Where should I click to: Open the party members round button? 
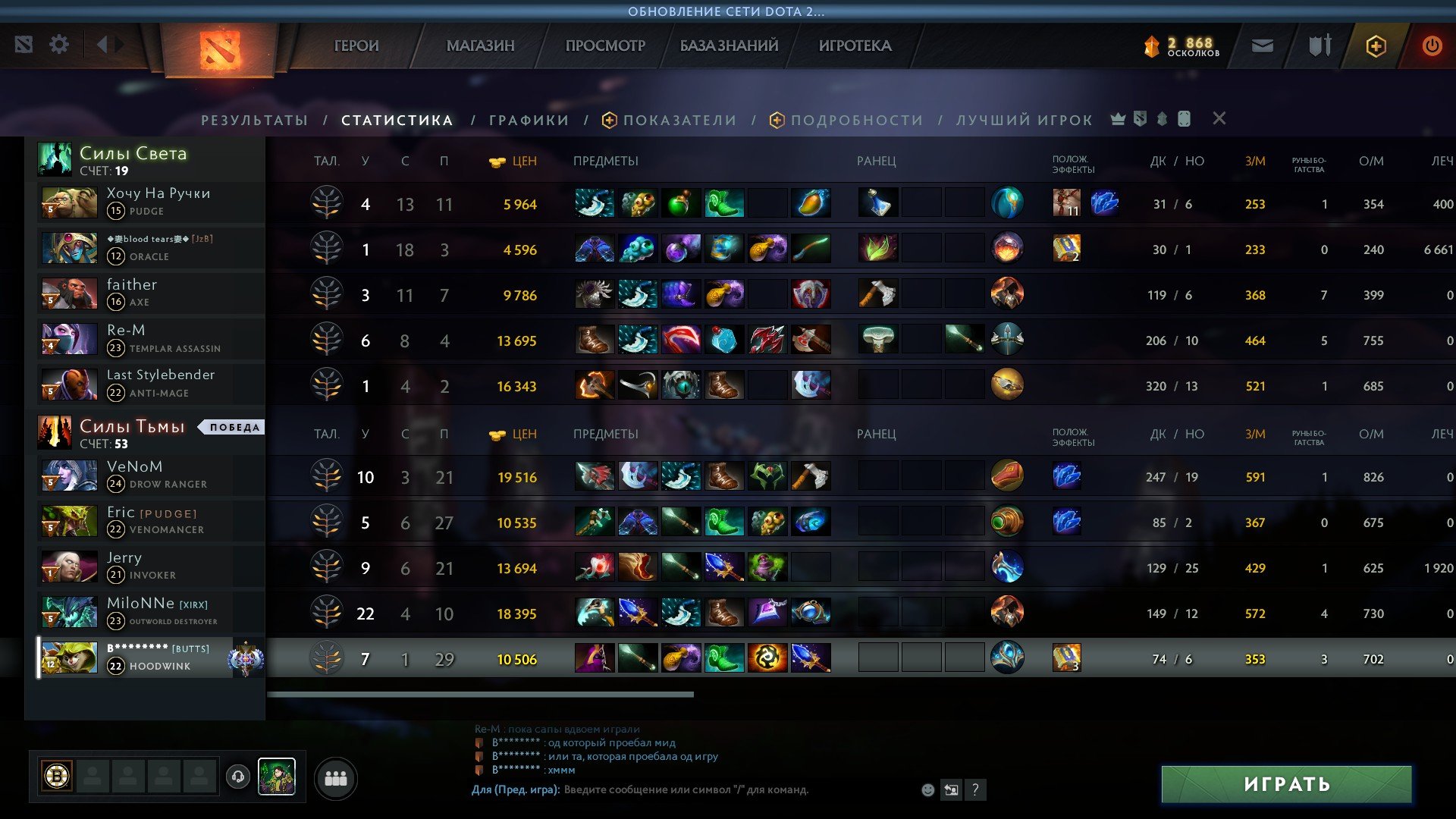click(x=335, y=778)
